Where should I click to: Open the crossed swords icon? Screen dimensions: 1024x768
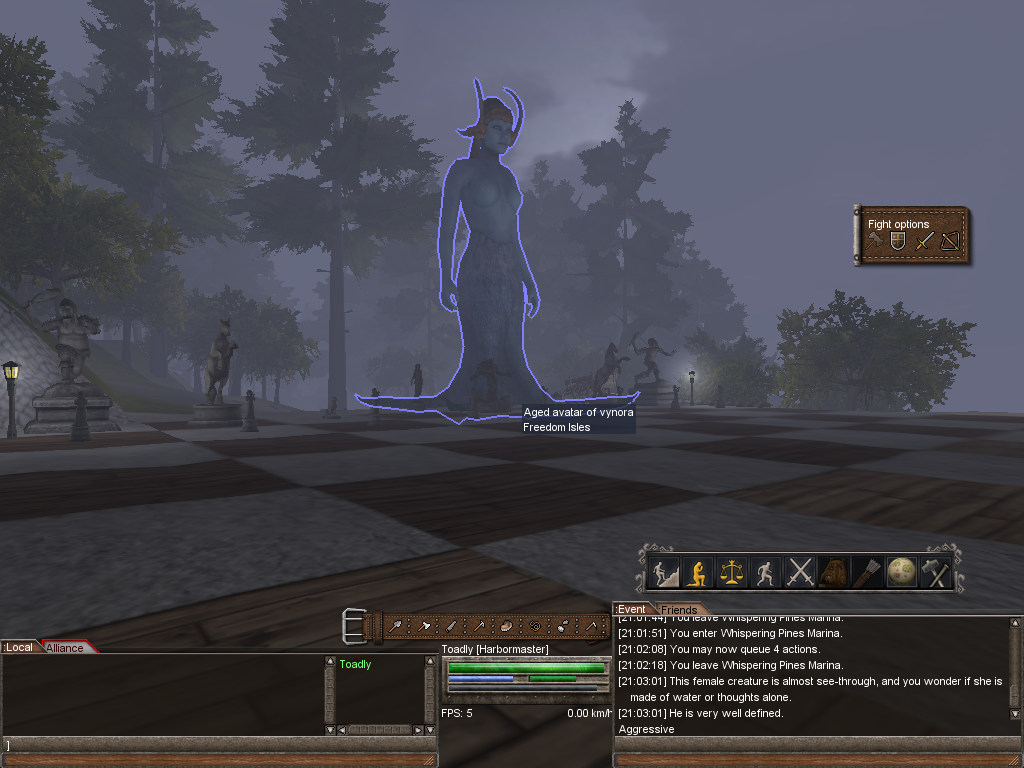coord(800,573)
